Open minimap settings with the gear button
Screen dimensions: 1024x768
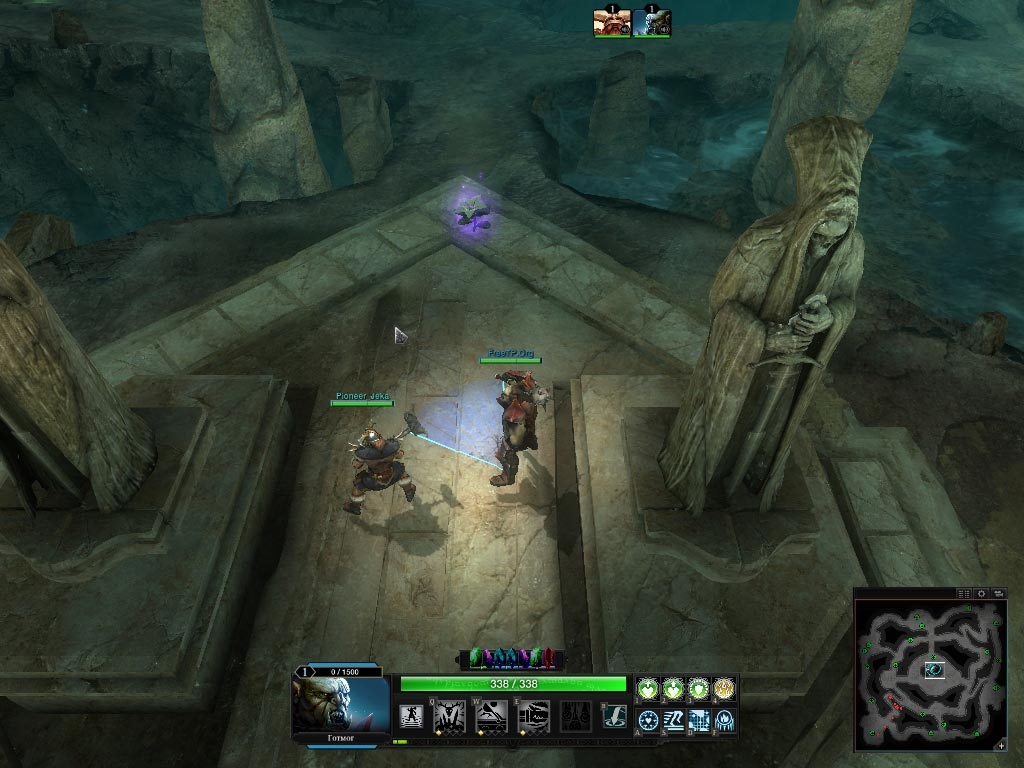(982, 593)
